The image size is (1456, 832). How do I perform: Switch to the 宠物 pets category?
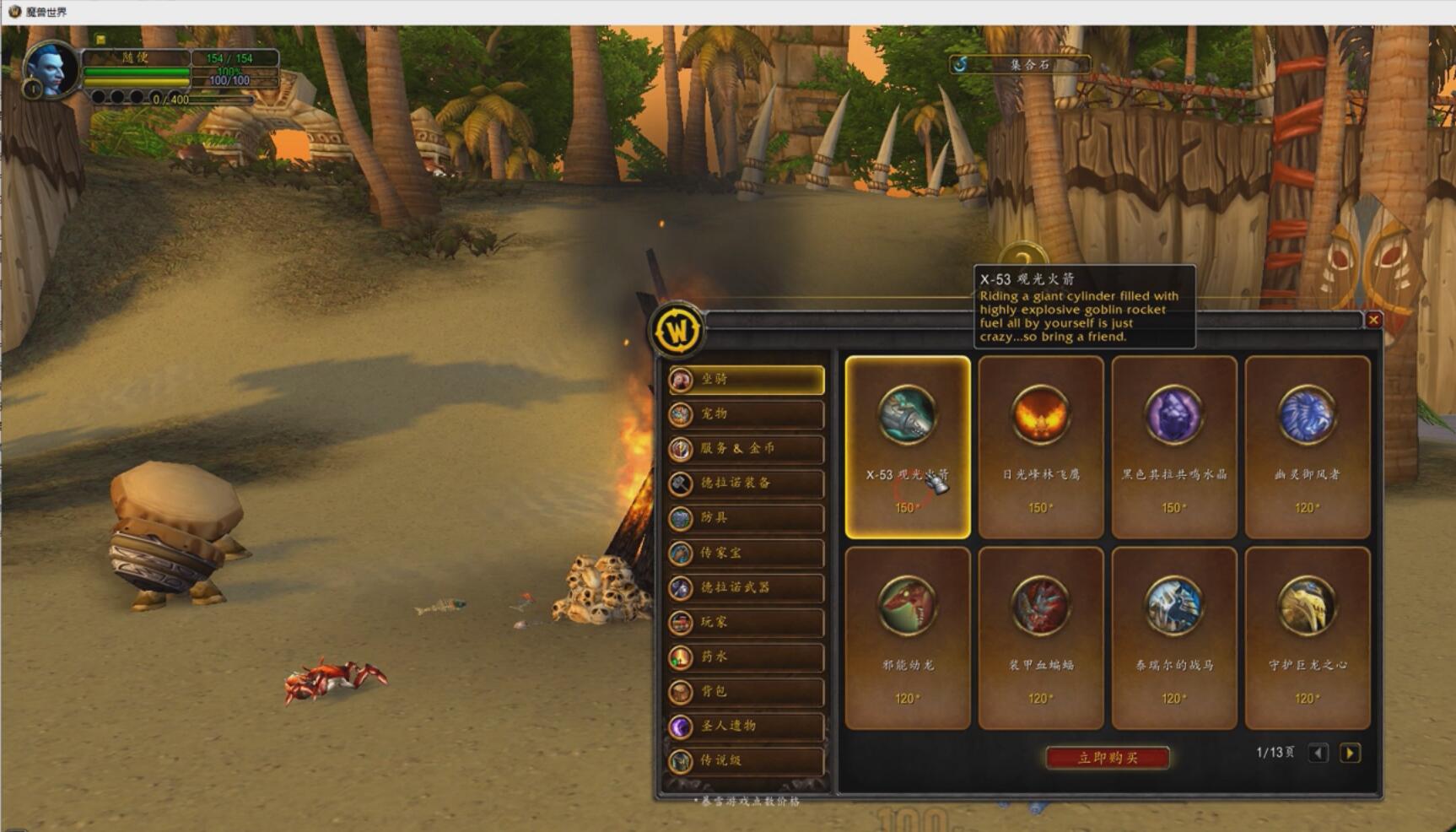point(747,414)
